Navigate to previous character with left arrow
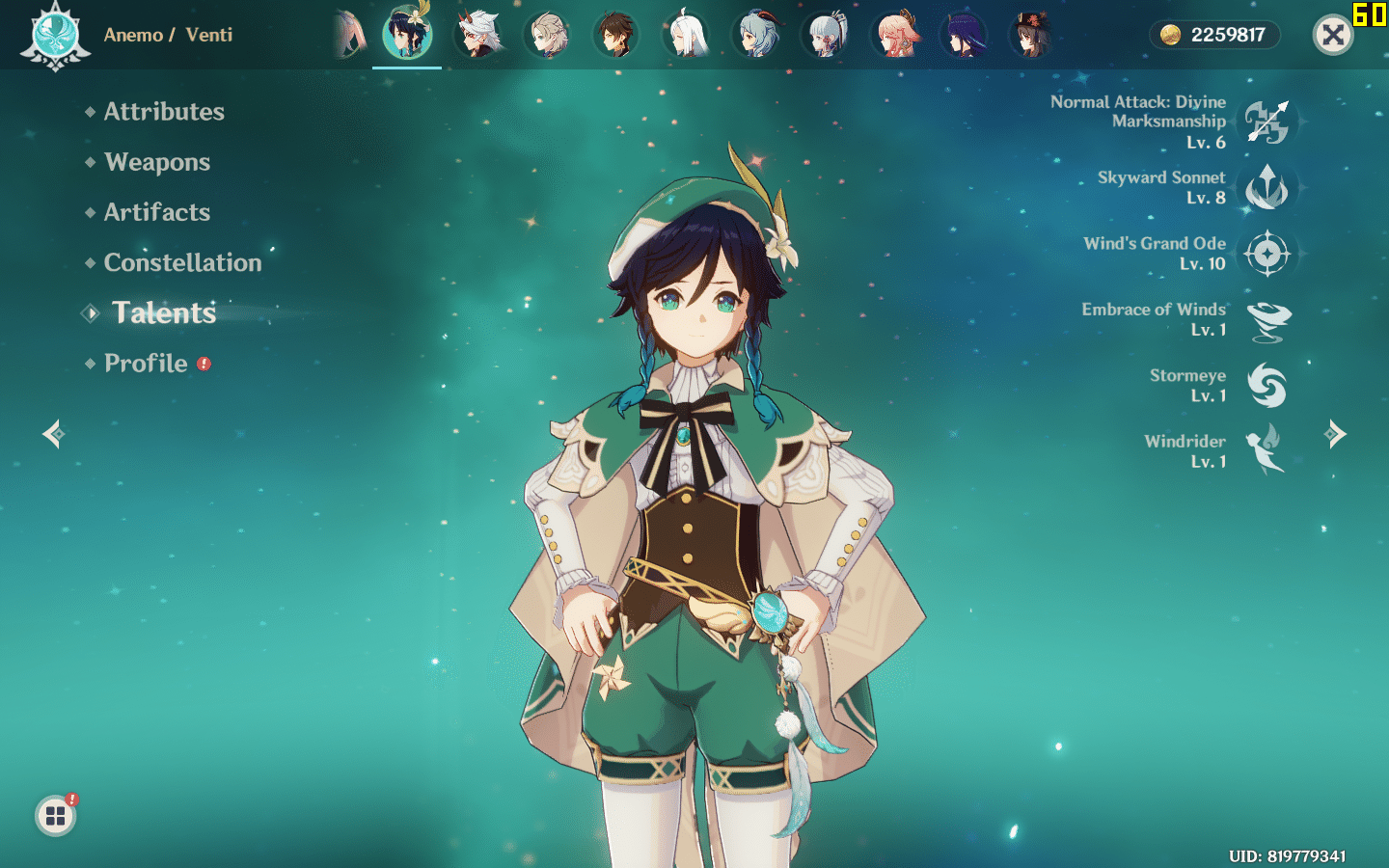 (x=53, y=434)
